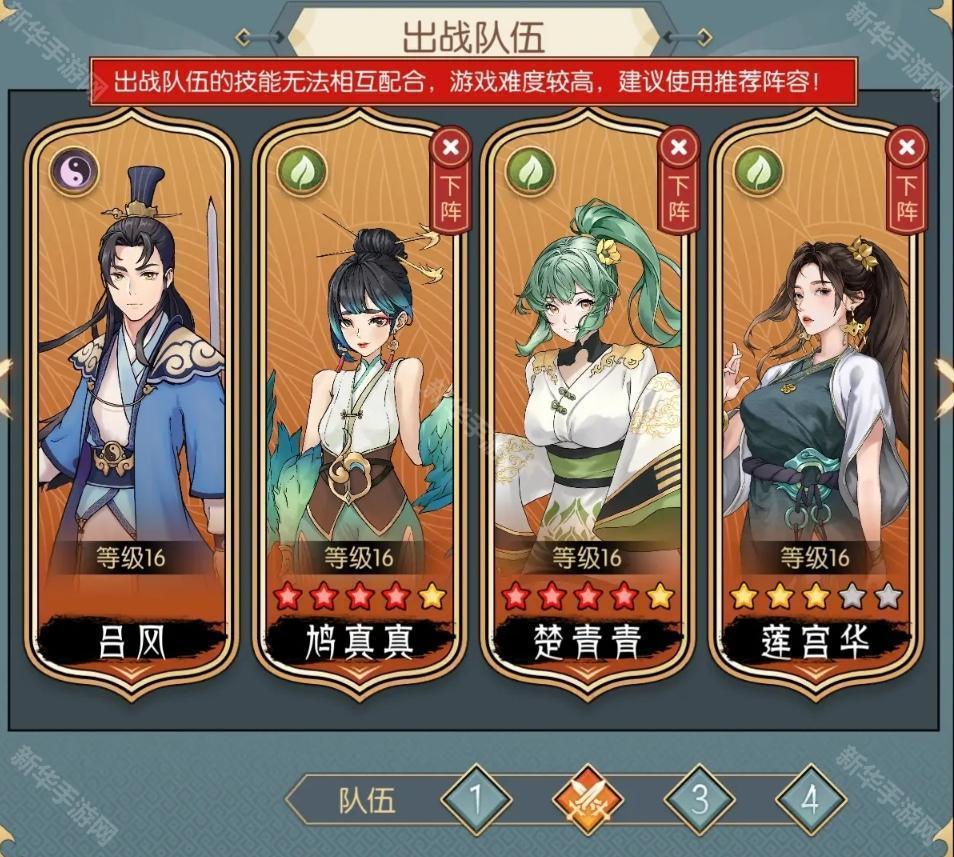Select the 吕风 hero card
954x857 pixels.
pyautogui.click(x=131, y=400)
